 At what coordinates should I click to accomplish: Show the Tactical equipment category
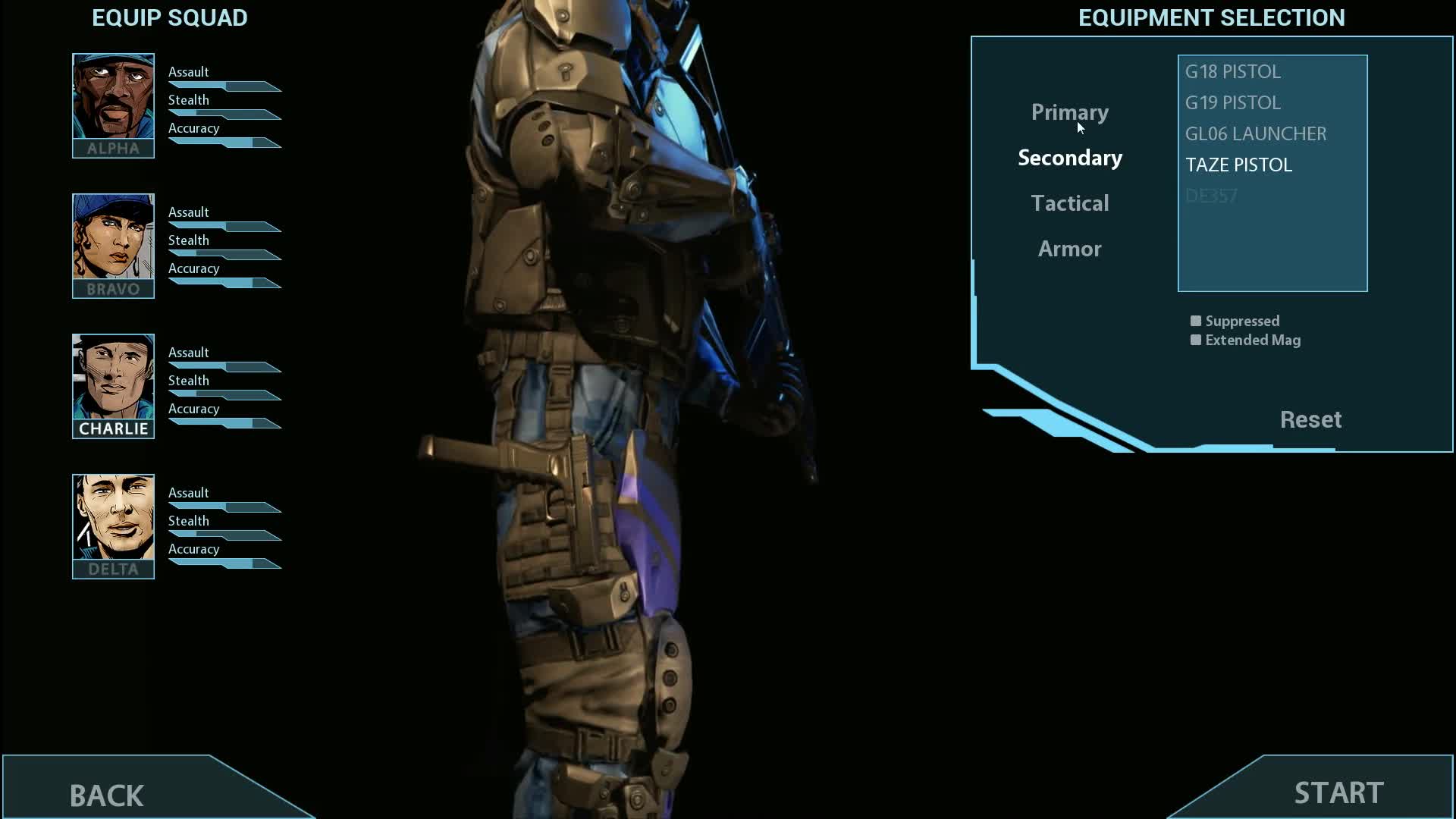1069,203
